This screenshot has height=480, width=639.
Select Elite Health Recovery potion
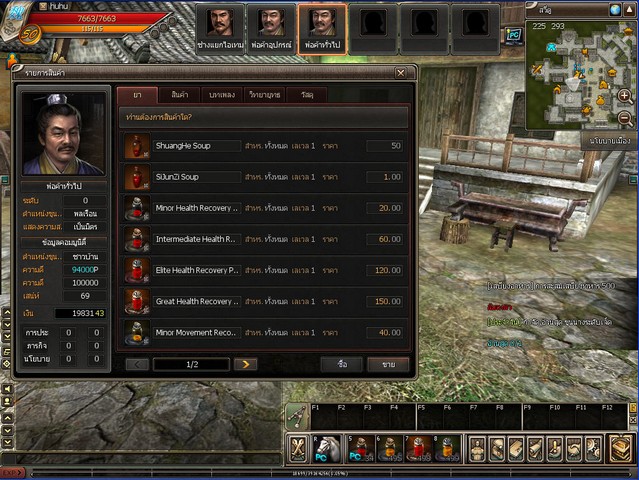196,270
